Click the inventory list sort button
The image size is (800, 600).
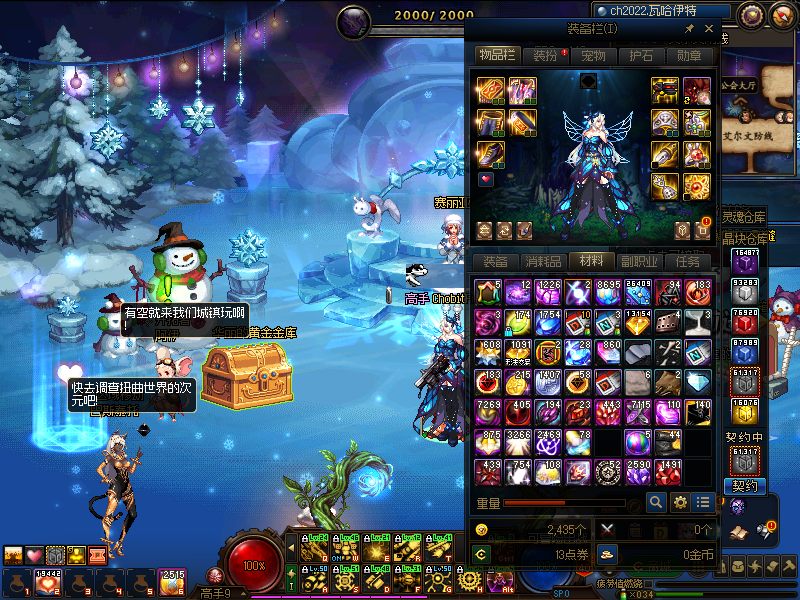coord(704,502)
